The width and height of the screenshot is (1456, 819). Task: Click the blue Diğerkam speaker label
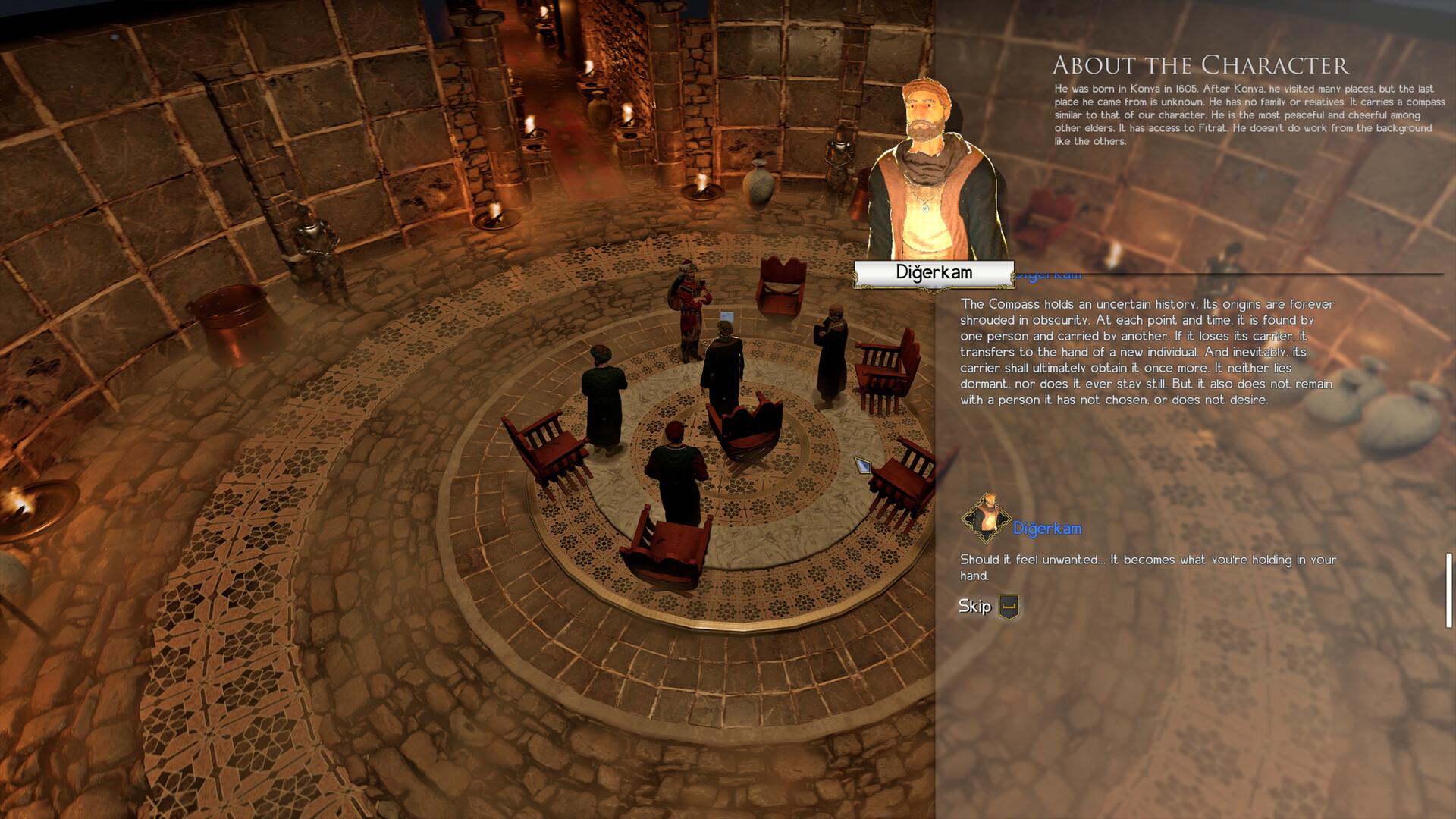(1048, 528)
